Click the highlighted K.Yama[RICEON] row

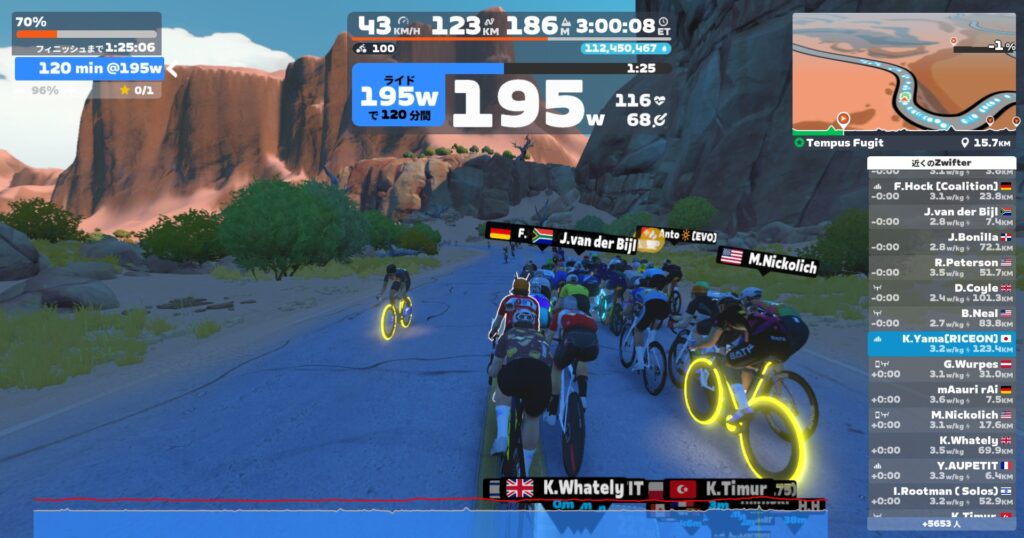tap(941, 343)
